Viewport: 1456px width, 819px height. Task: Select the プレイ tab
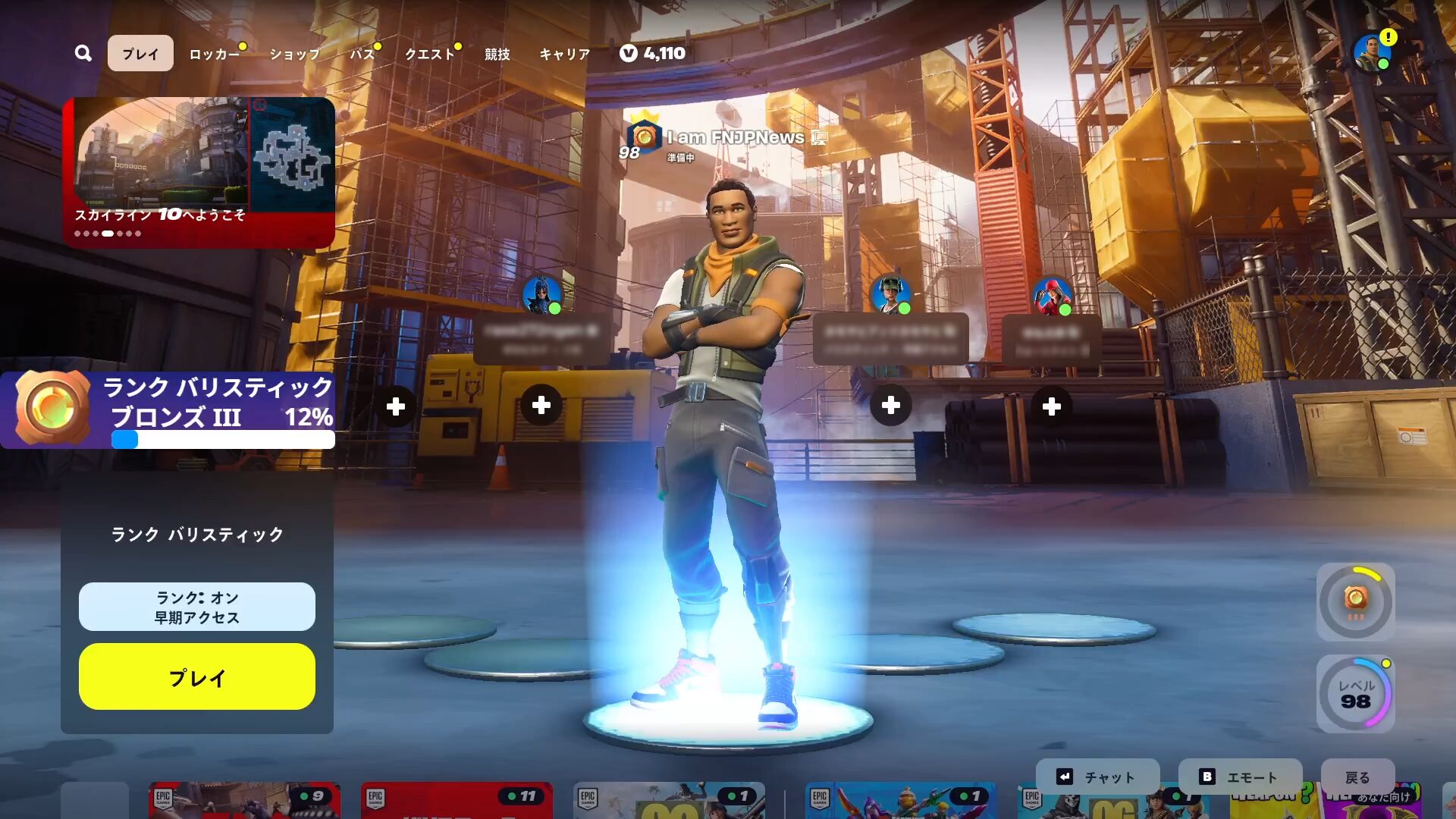click(140, 53)
